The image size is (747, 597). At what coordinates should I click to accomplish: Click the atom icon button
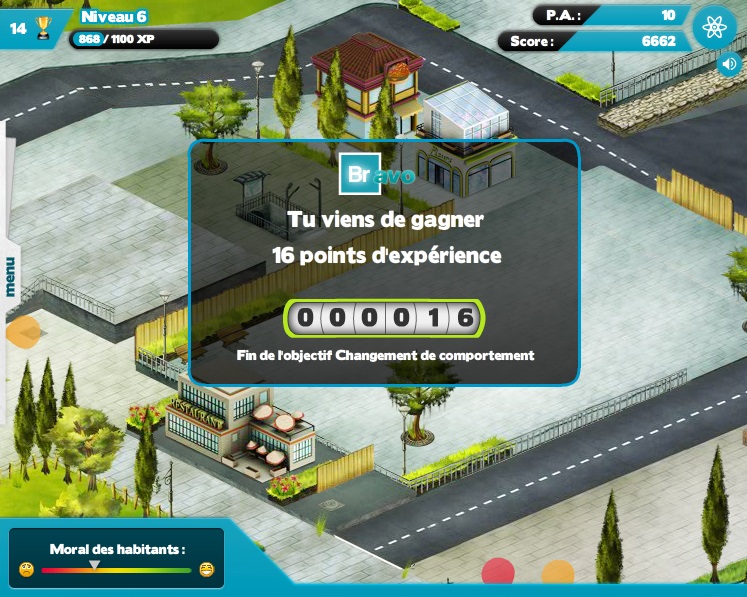714,27
